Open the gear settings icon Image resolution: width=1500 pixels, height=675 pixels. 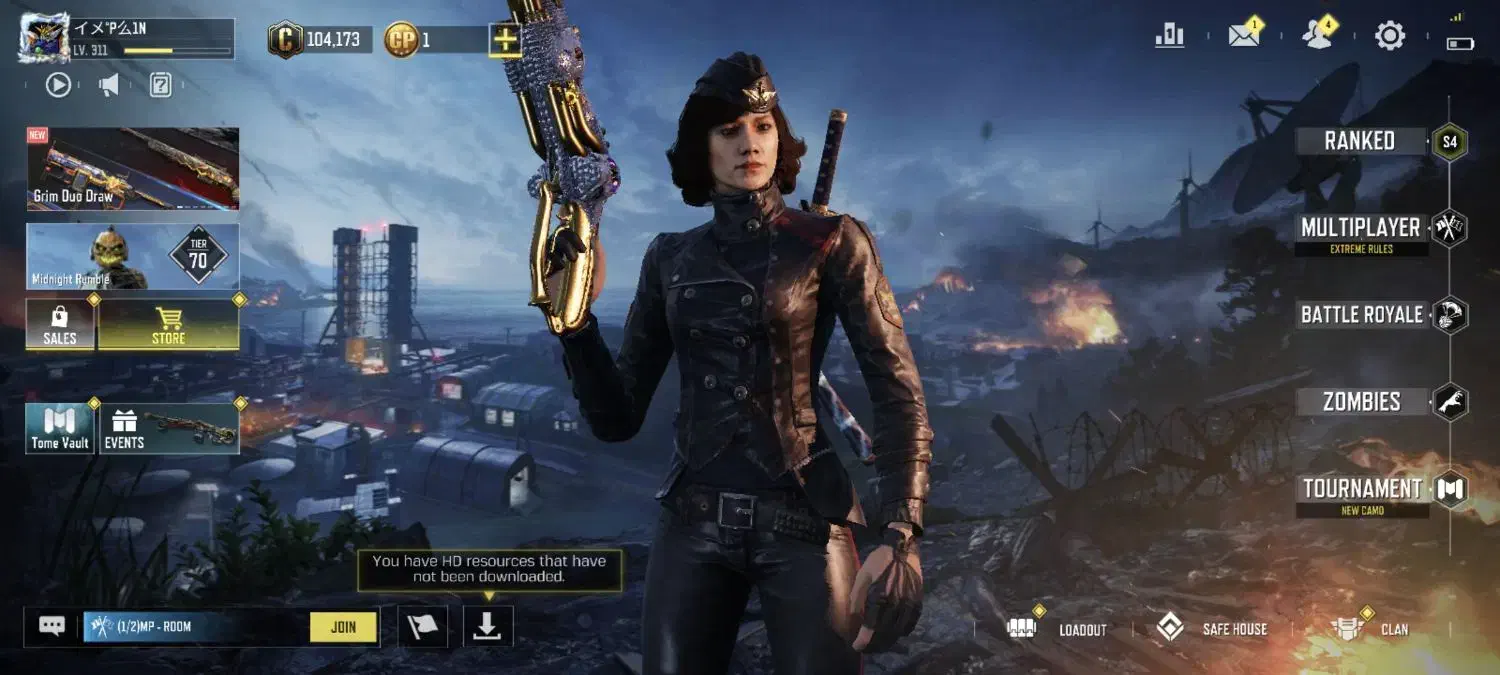point(1390,37)
